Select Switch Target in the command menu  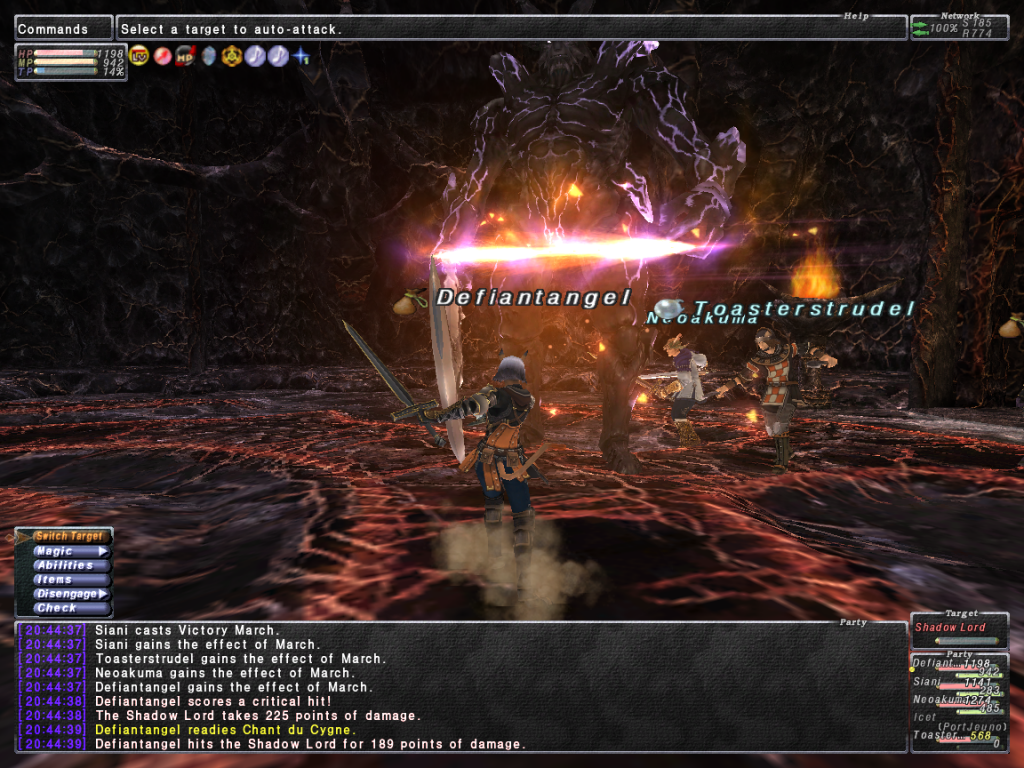click(69, 537)
